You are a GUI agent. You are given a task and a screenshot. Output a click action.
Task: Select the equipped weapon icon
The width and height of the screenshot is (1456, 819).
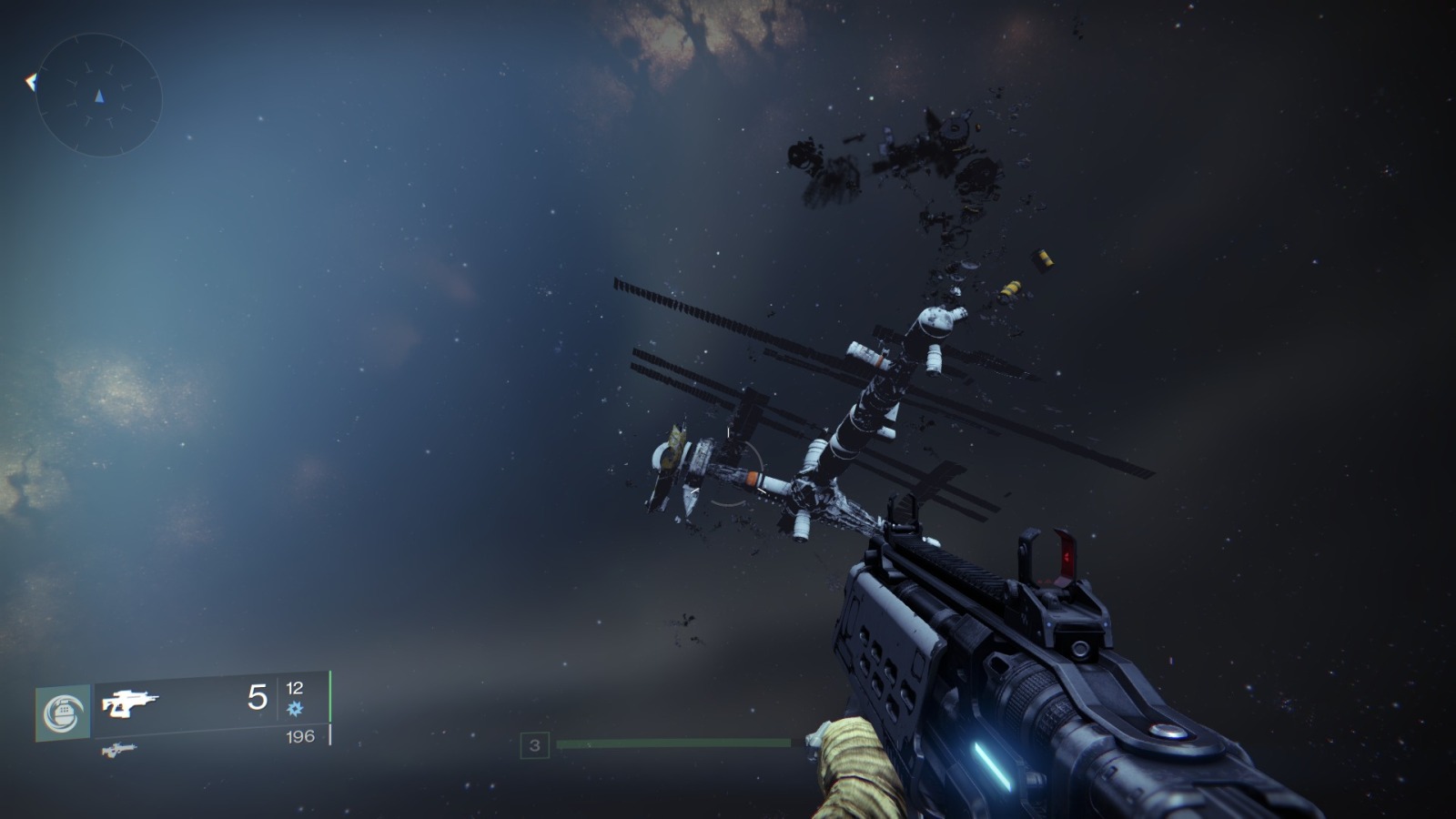[x=129, y=703]
